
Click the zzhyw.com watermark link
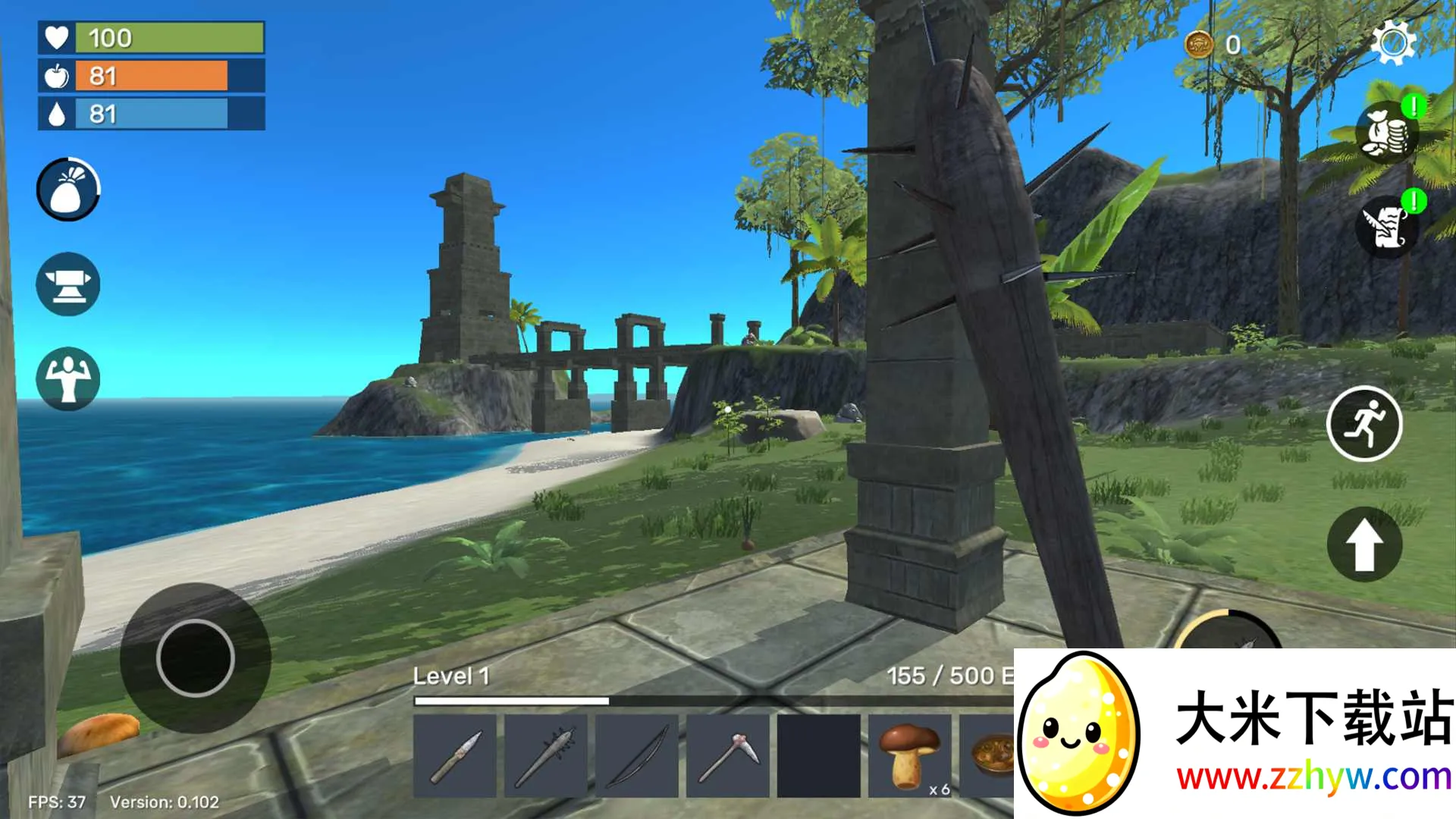[x=1313, y=777]
